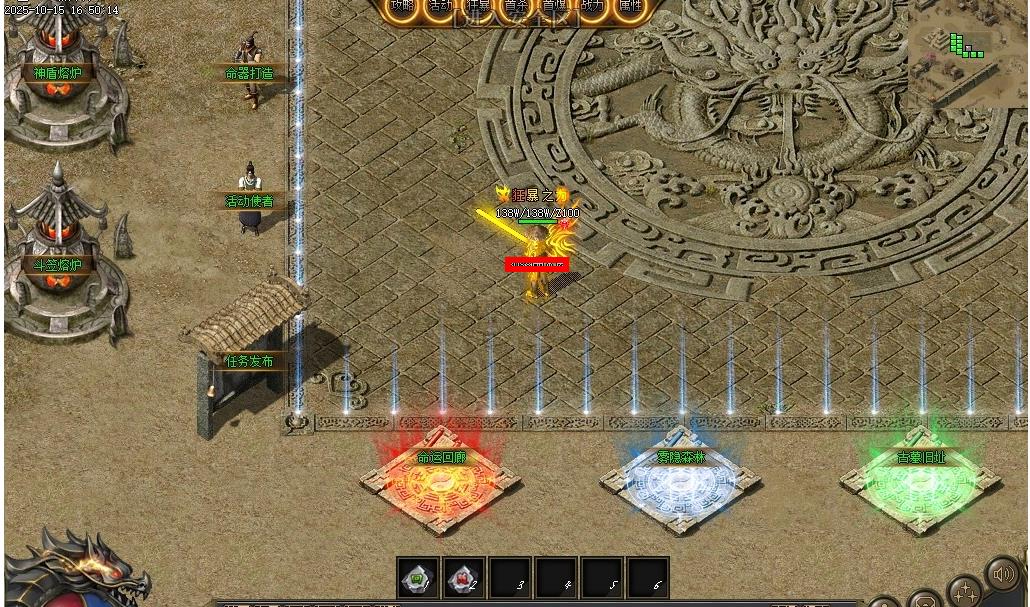Screen dimensions: 1030x607
Task: Use the green gem in hotbar slot 1
Action: pyautogui.click(x=418, y=578)
